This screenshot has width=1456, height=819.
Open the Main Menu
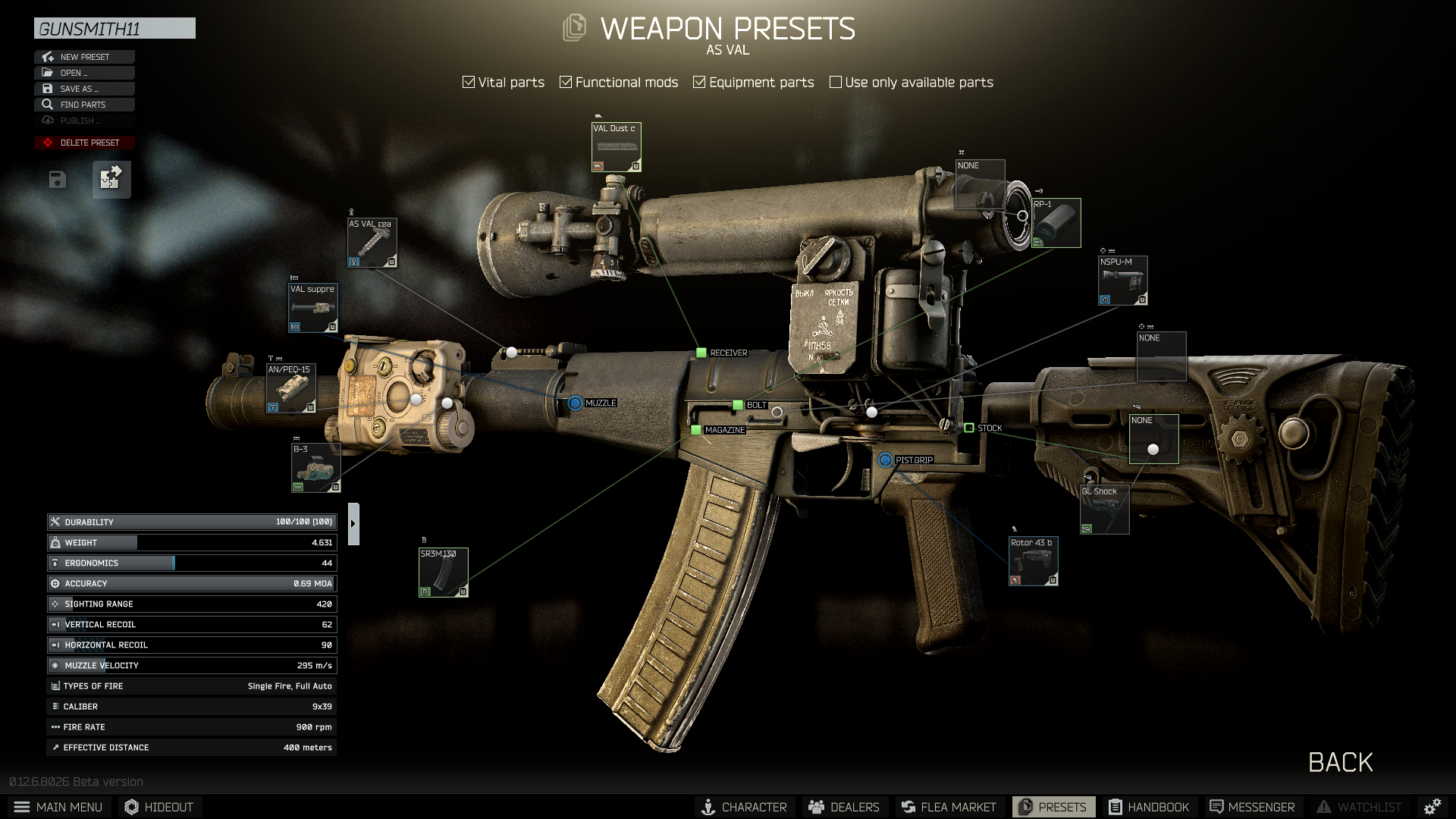59,806
